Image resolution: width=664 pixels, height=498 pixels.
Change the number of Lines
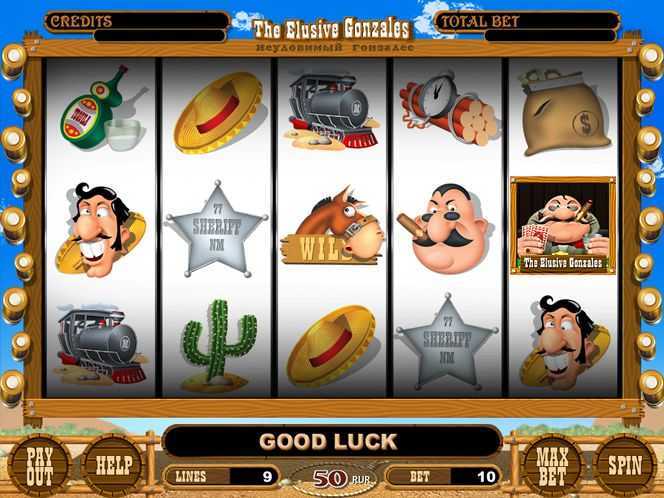[x=222, y=477]
